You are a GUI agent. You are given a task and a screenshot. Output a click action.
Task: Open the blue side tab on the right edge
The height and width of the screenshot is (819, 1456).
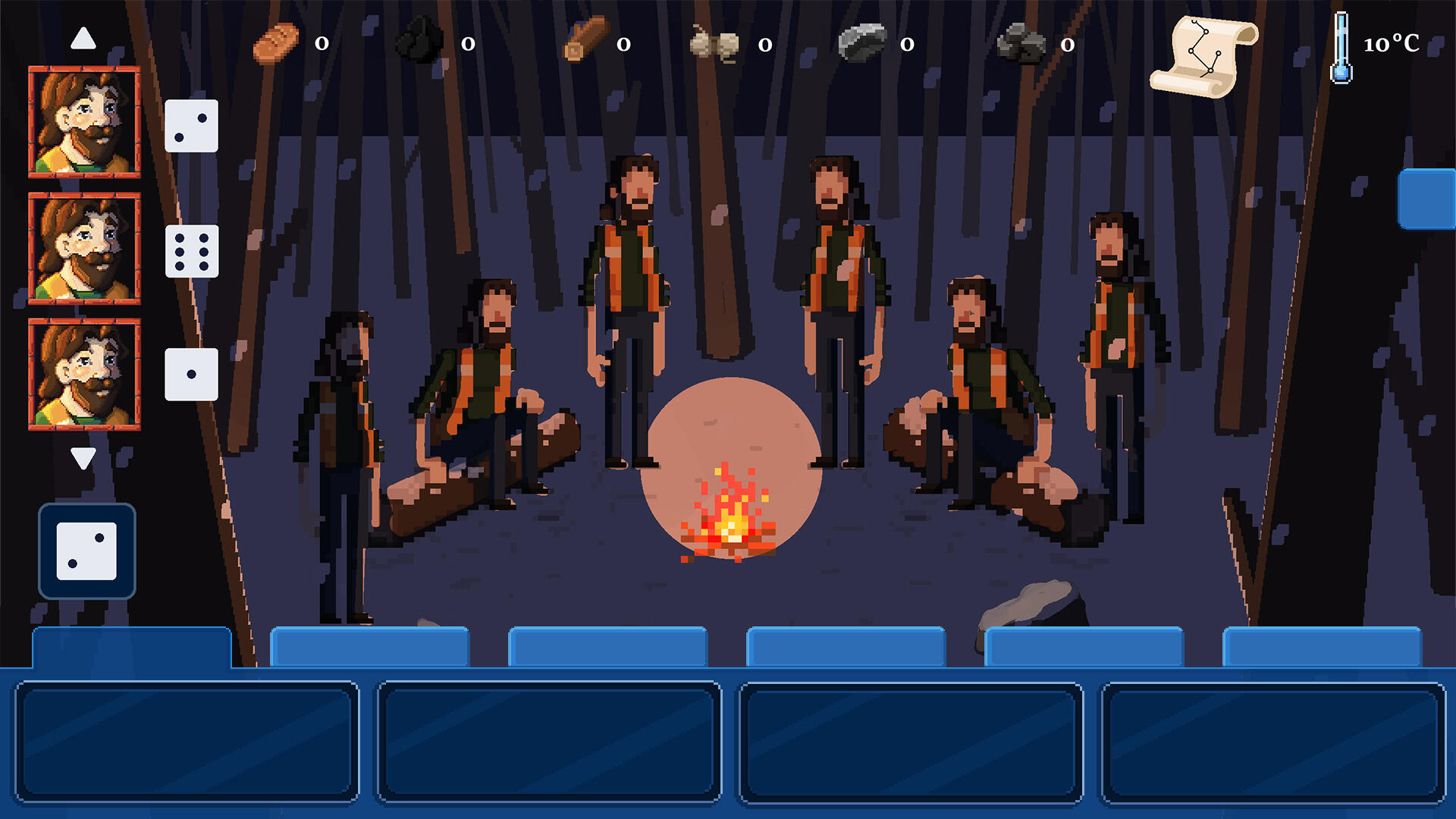1426,199
